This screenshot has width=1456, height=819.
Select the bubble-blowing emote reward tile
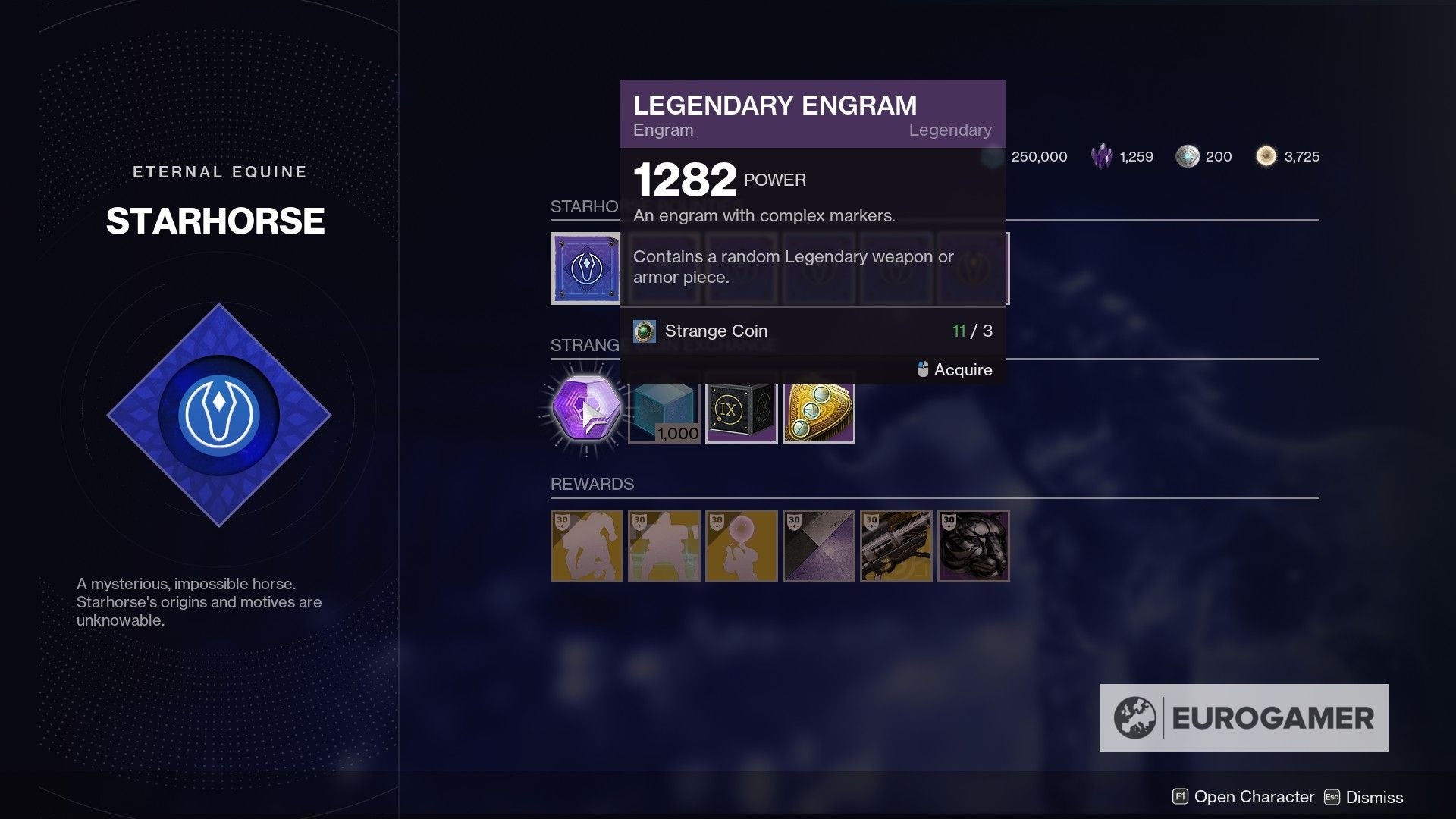pyautogui.click(x=742, y=546)
